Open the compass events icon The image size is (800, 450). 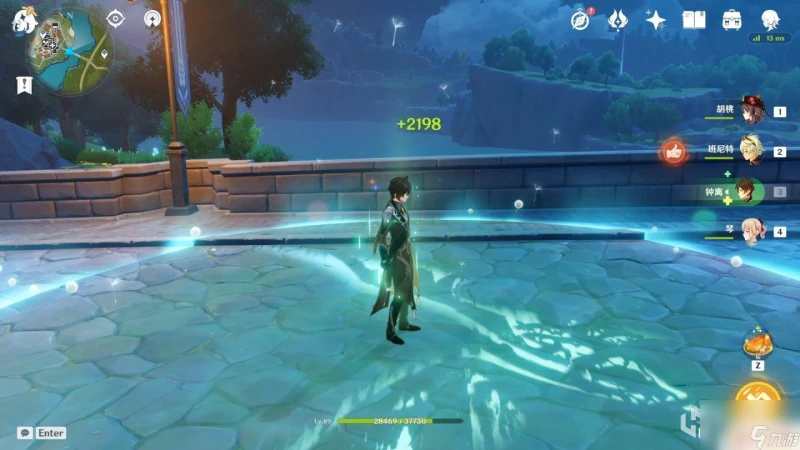tap(581, 19)
